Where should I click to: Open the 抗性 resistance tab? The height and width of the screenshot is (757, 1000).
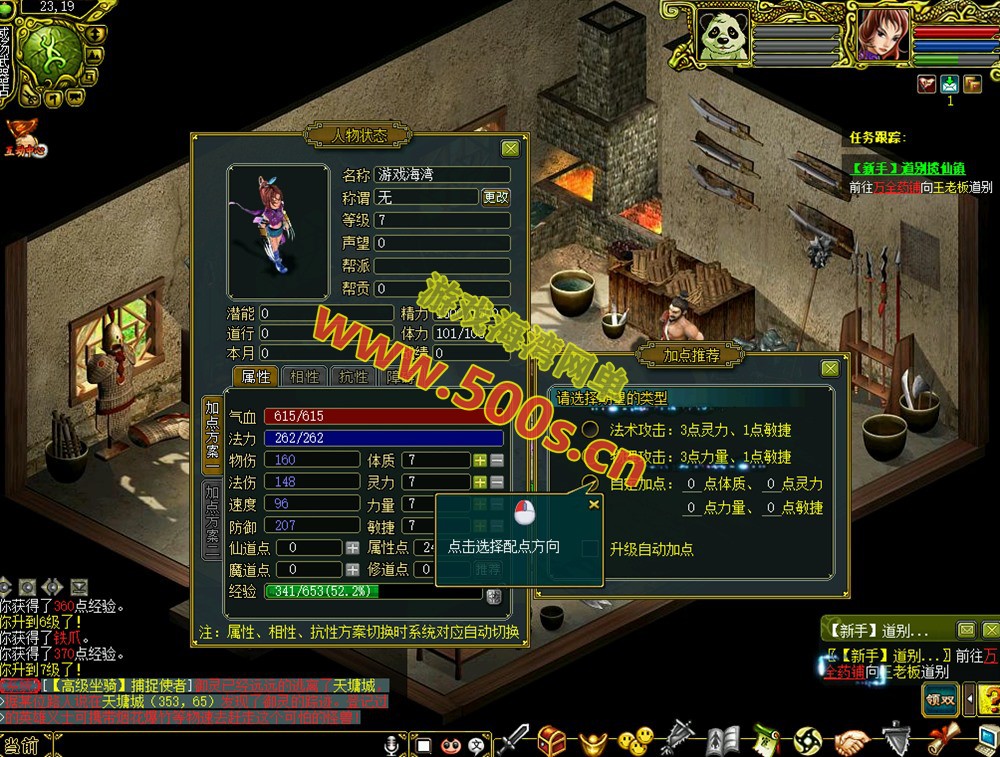(353, 377)
